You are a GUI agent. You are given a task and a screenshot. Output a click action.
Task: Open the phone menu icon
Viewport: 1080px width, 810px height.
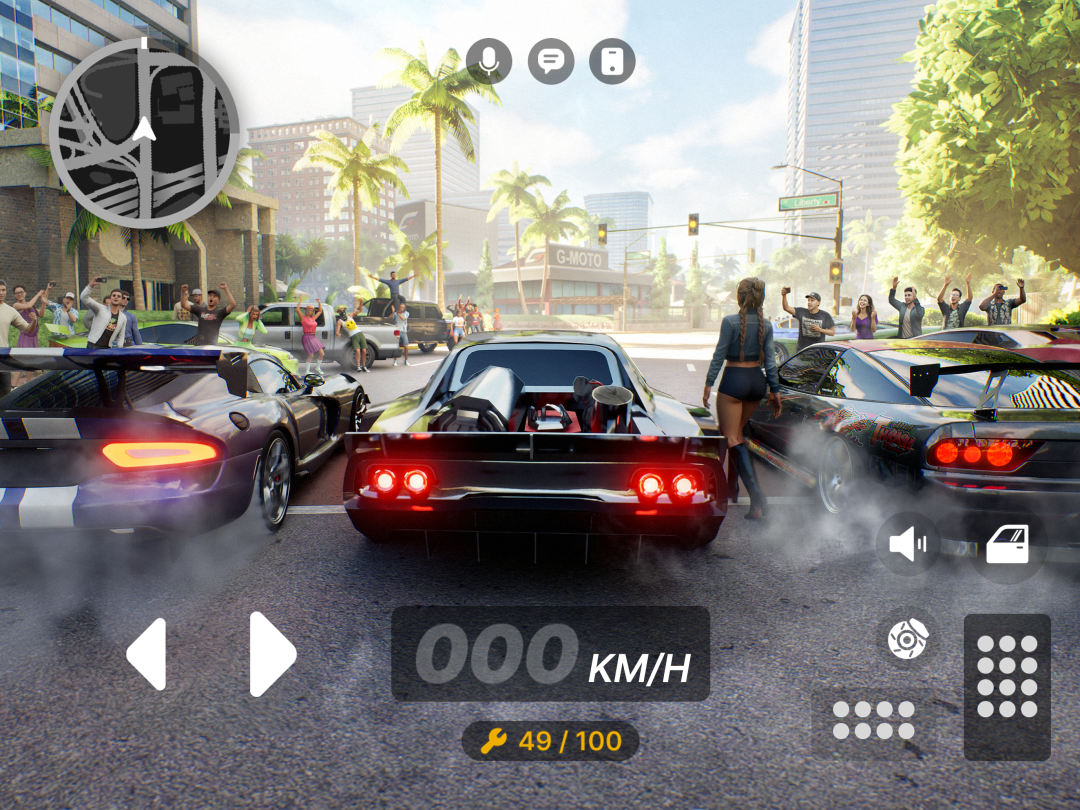(x=612, y=61)
